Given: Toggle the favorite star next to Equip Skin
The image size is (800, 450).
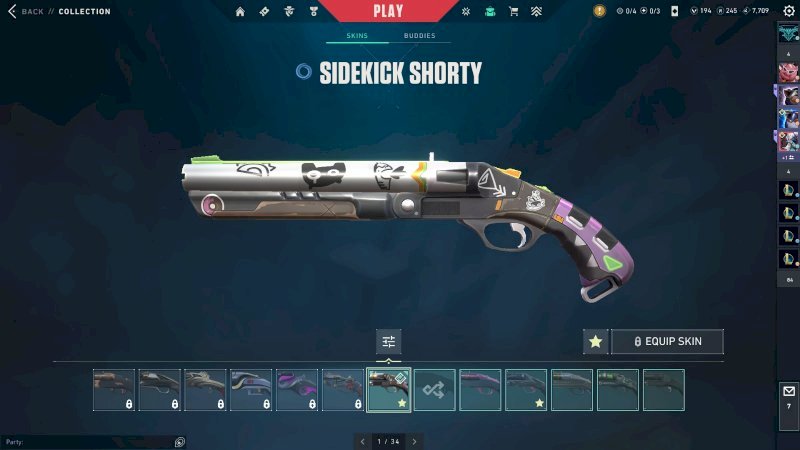Looking at the screenshot, I should pos(596,341).
